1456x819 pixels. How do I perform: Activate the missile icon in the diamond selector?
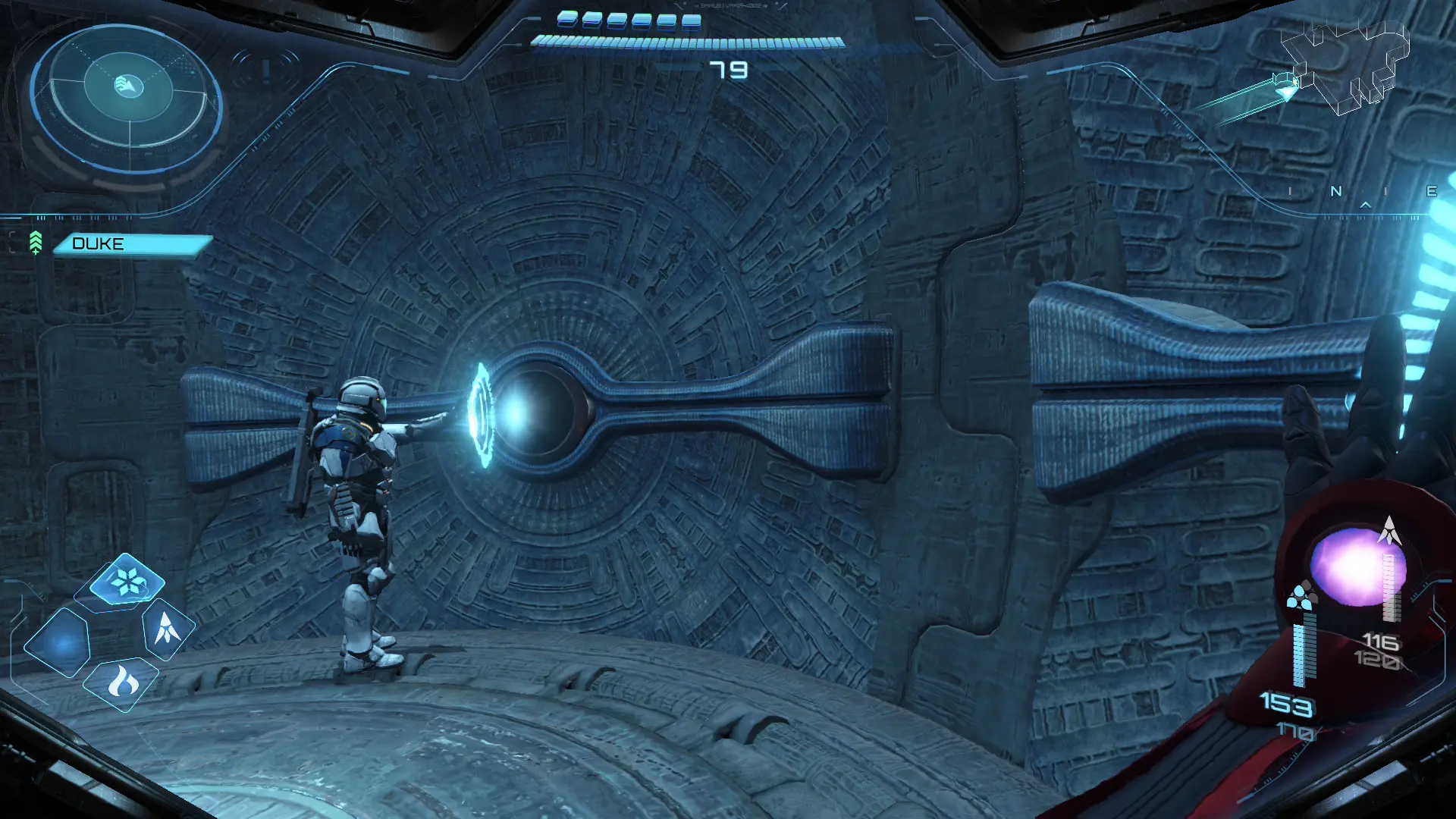click(168, 629)
